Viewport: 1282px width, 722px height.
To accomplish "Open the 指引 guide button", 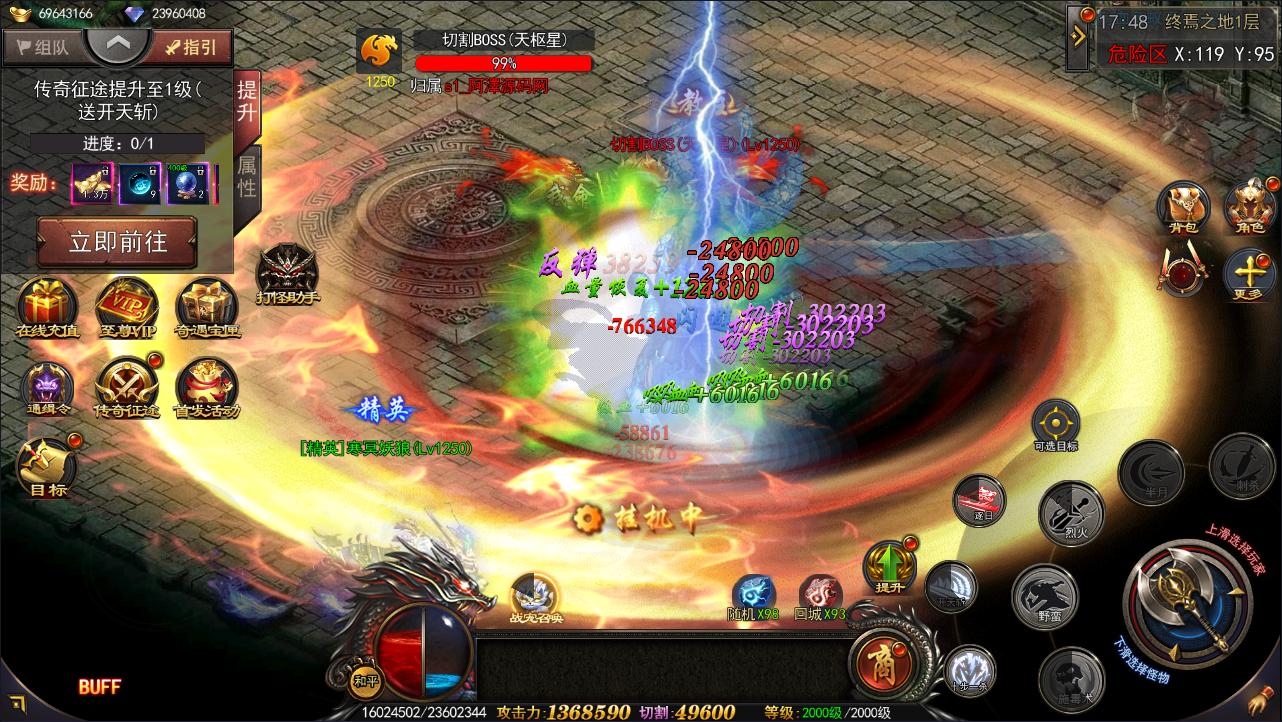I will click(x=191, y=47).
